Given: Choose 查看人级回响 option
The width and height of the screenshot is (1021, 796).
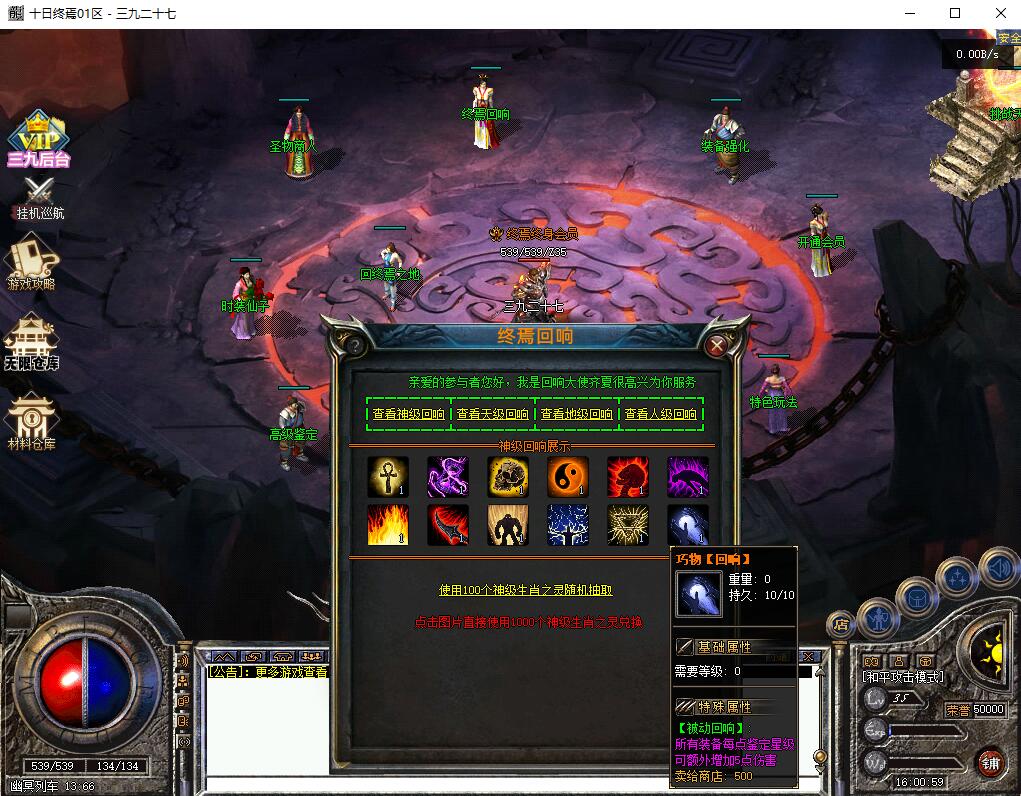Looking at the screenshot, I should point(660,414).
